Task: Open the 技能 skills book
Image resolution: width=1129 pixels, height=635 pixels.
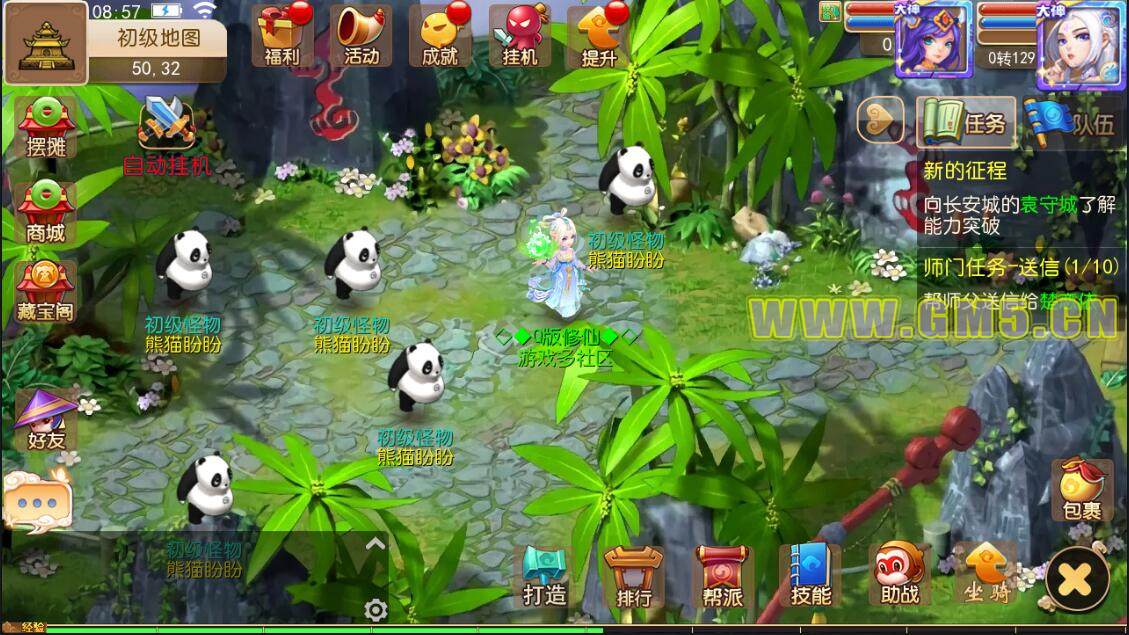Action: (810, 577)
